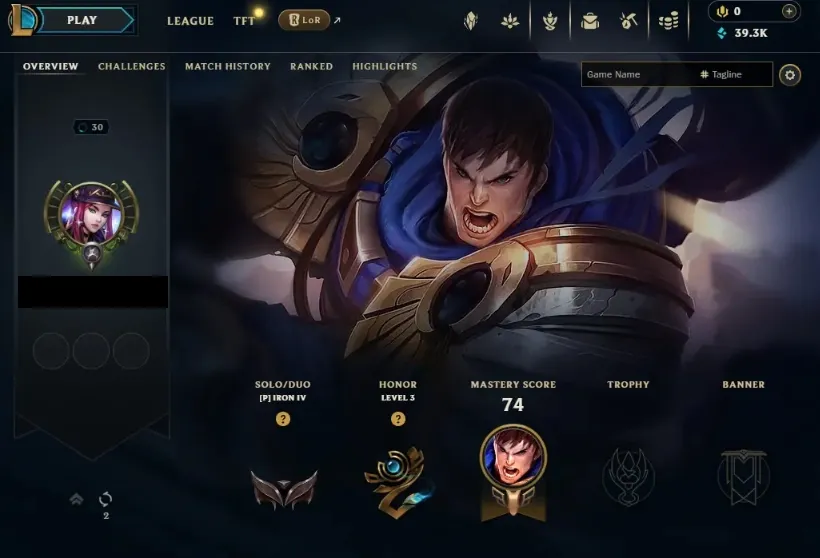Viewport: 820px width, 558px height.
Task: Select the Ranked tab
Action: 311,67
